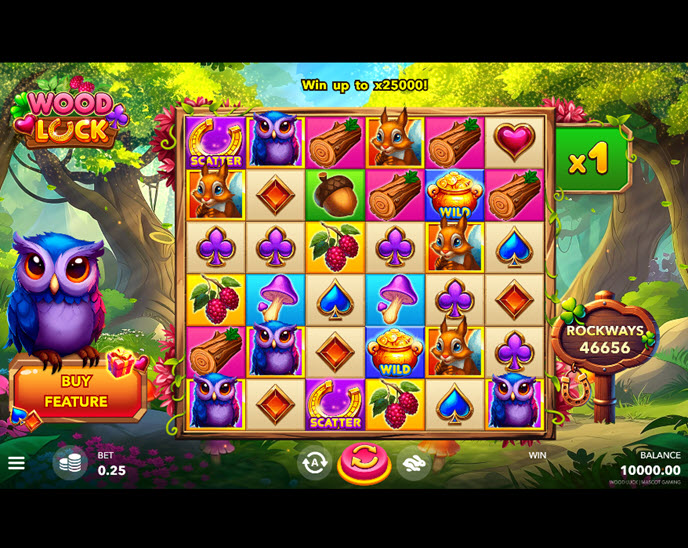Spin the reels with the red button

364,463
